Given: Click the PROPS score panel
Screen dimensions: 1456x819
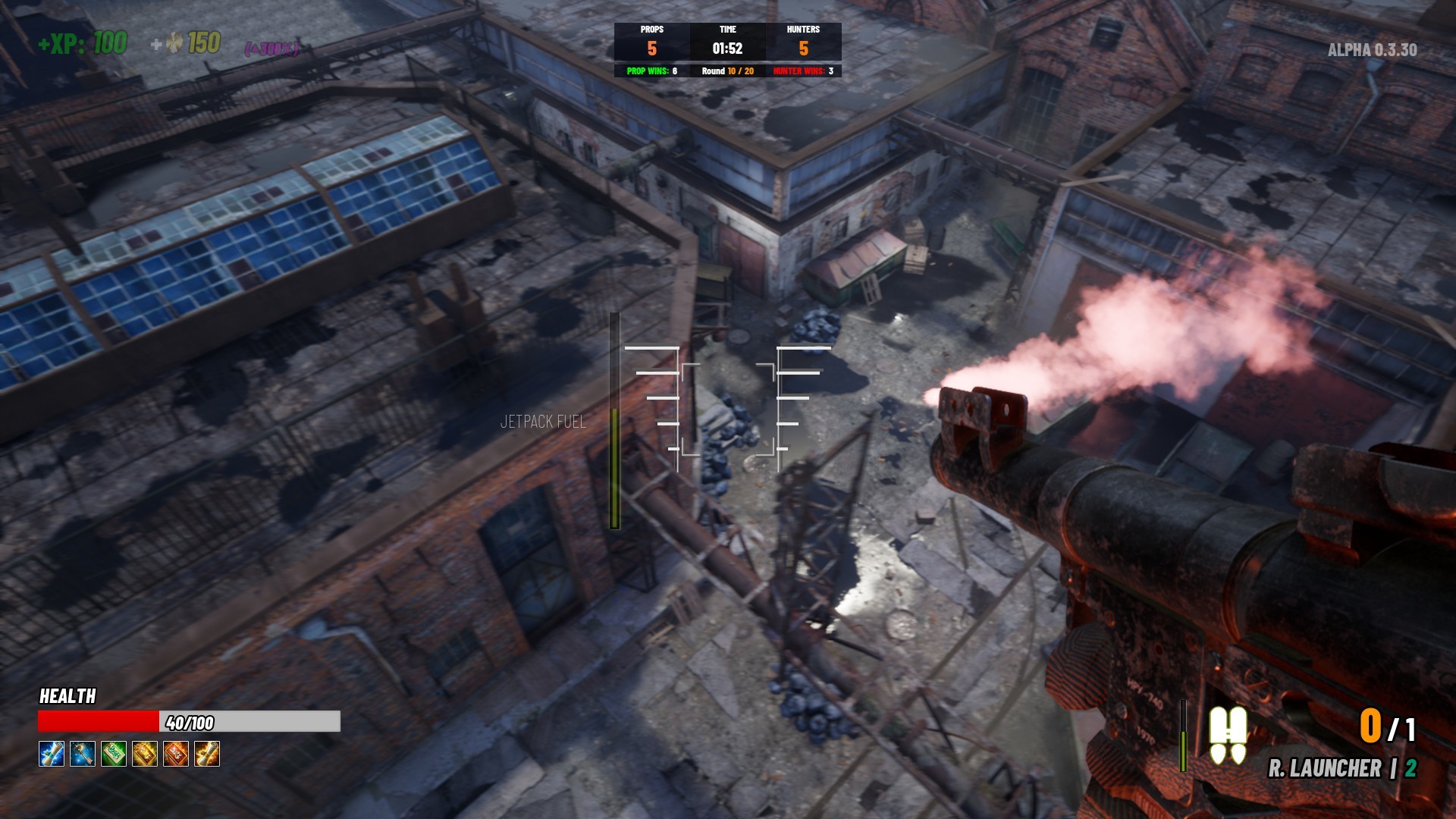Looking at the screenshot, I should pyautogui.click(x=652, y=43).
